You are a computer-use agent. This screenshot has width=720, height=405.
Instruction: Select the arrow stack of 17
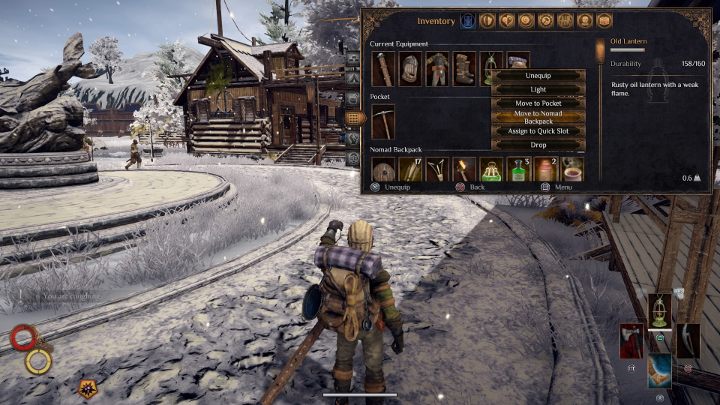[411, 171]
